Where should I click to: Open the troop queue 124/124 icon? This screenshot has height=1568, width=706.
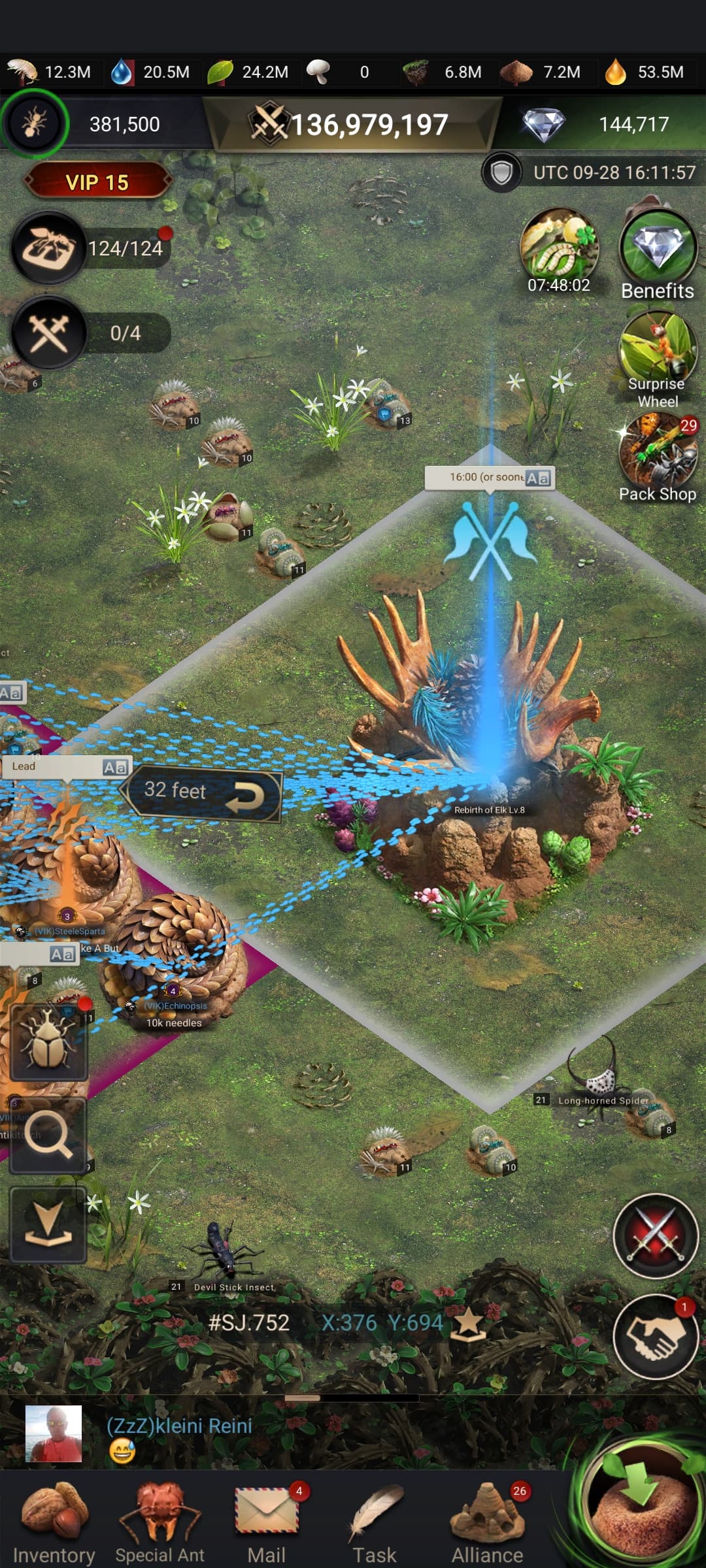coord(49,248)
